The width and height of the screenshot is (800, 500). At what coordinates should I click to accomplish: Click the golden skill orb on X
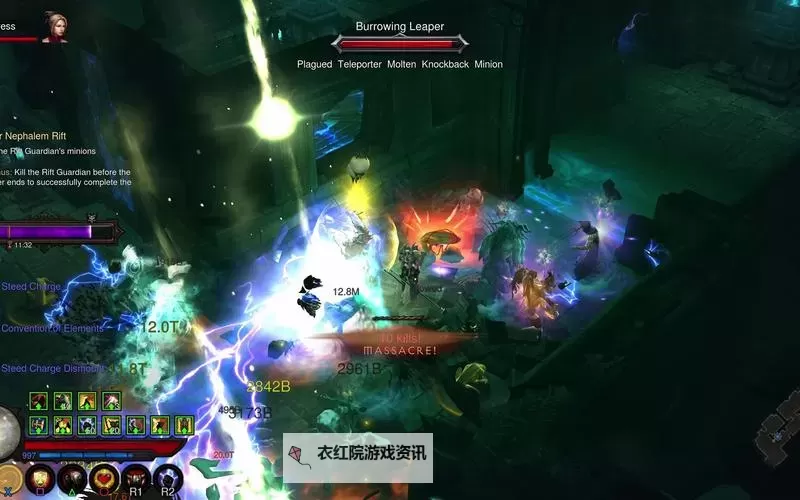coord(9,479)
